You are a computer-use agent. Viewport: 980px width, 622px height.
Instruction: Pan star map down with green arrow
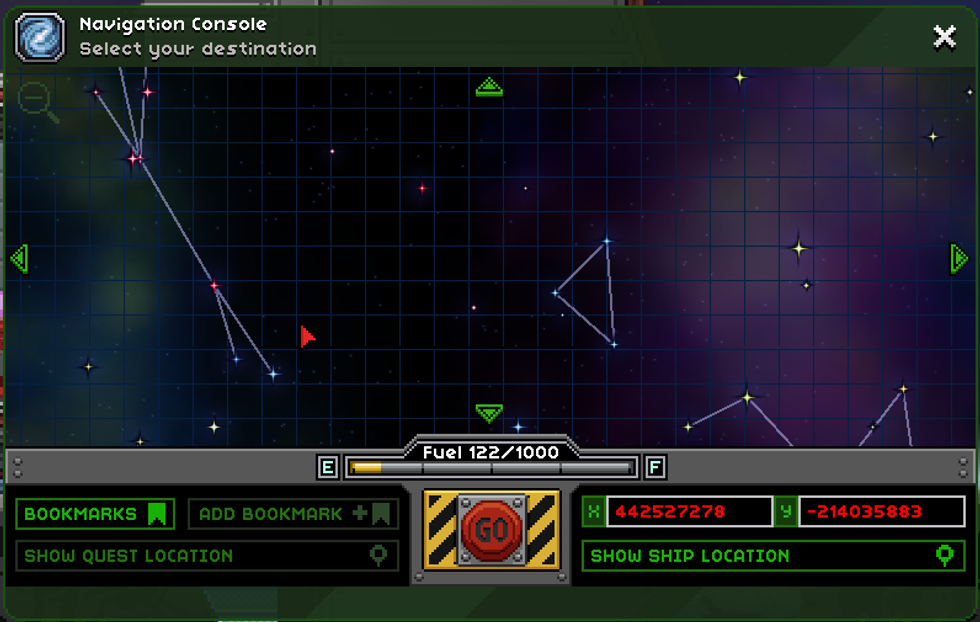(x=489, y=412)
